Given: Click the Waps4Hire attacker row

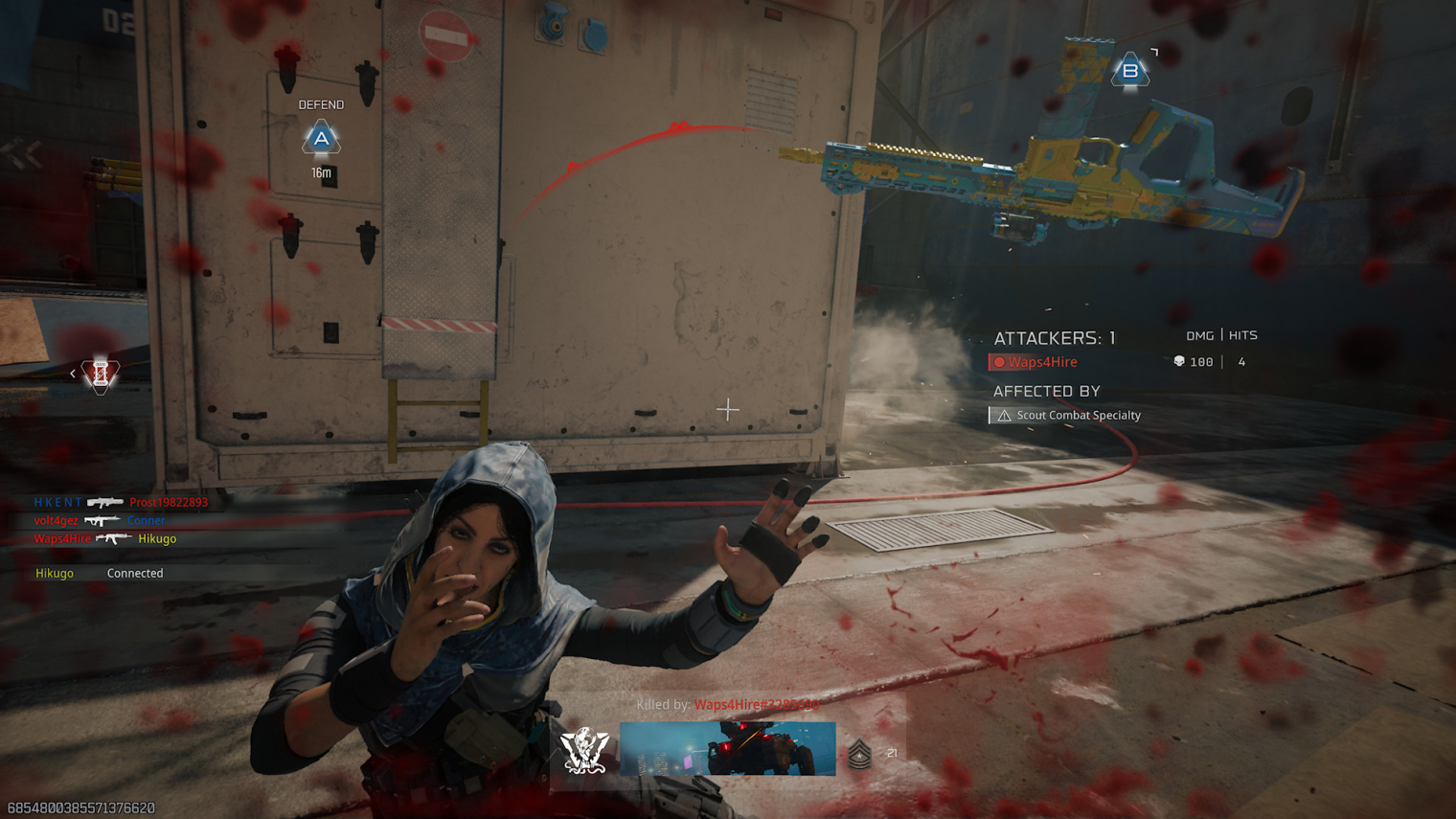Looking at the screenshot, I should coord(1042,362).
